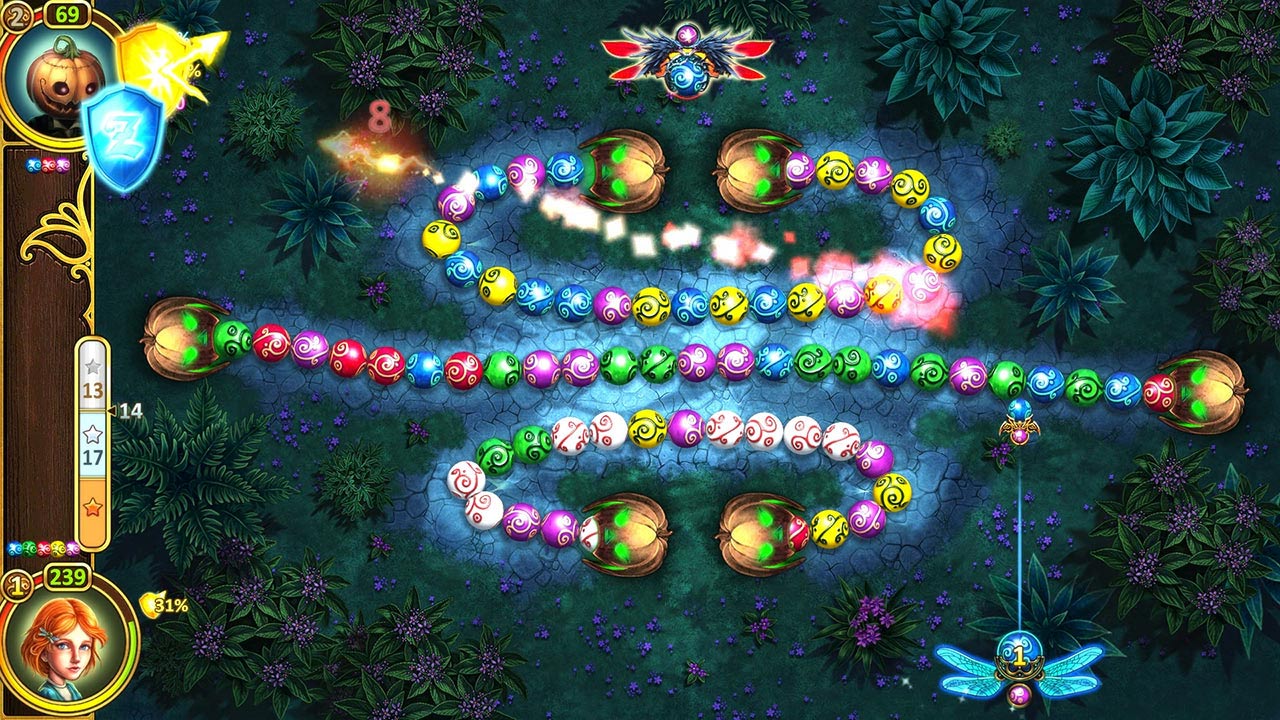Select the player's five-marble color row

pyautogui.click(x=40, y=547)
